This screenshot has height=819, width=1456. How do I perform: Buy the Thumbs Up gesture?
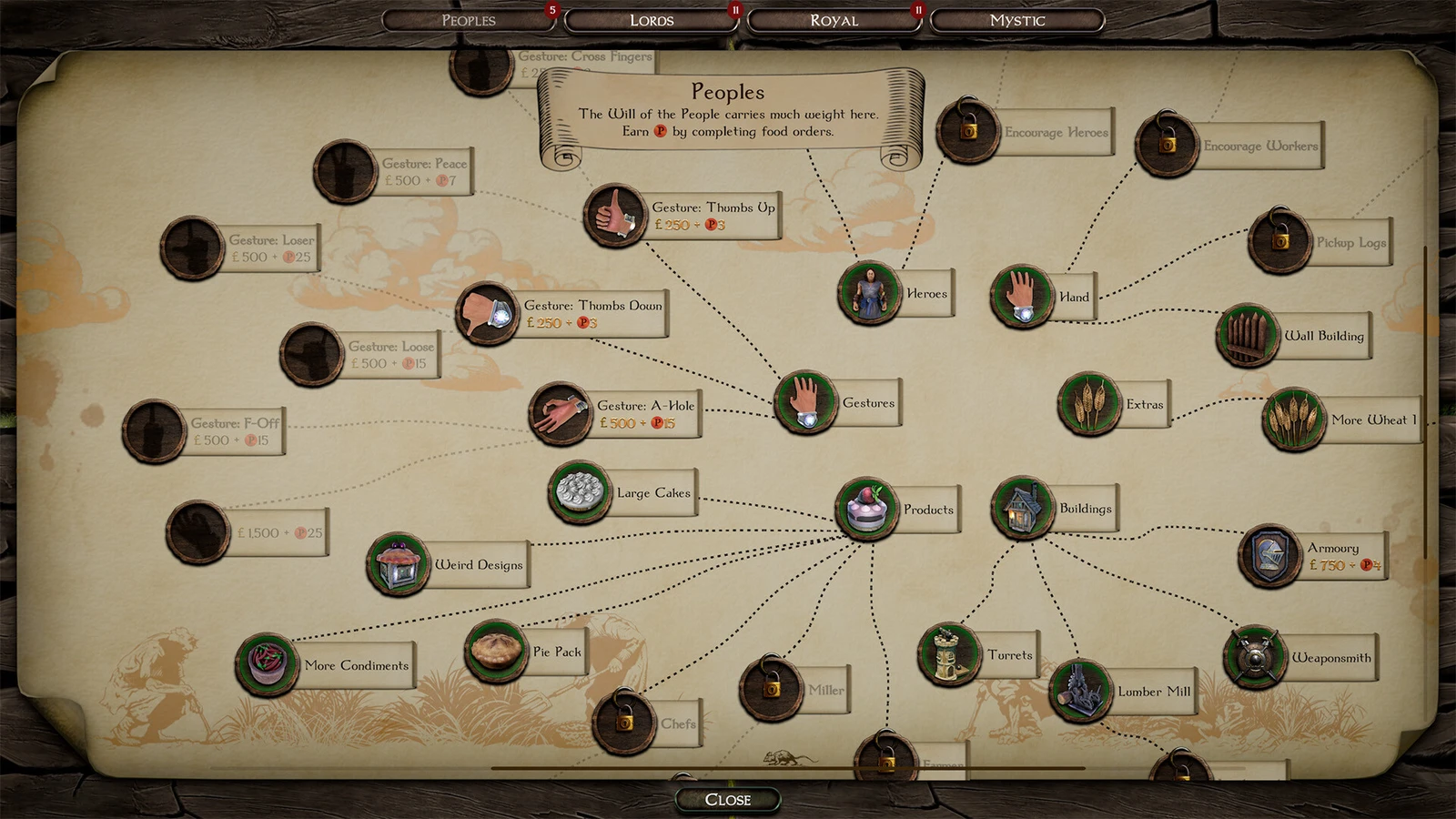point(616,216)
